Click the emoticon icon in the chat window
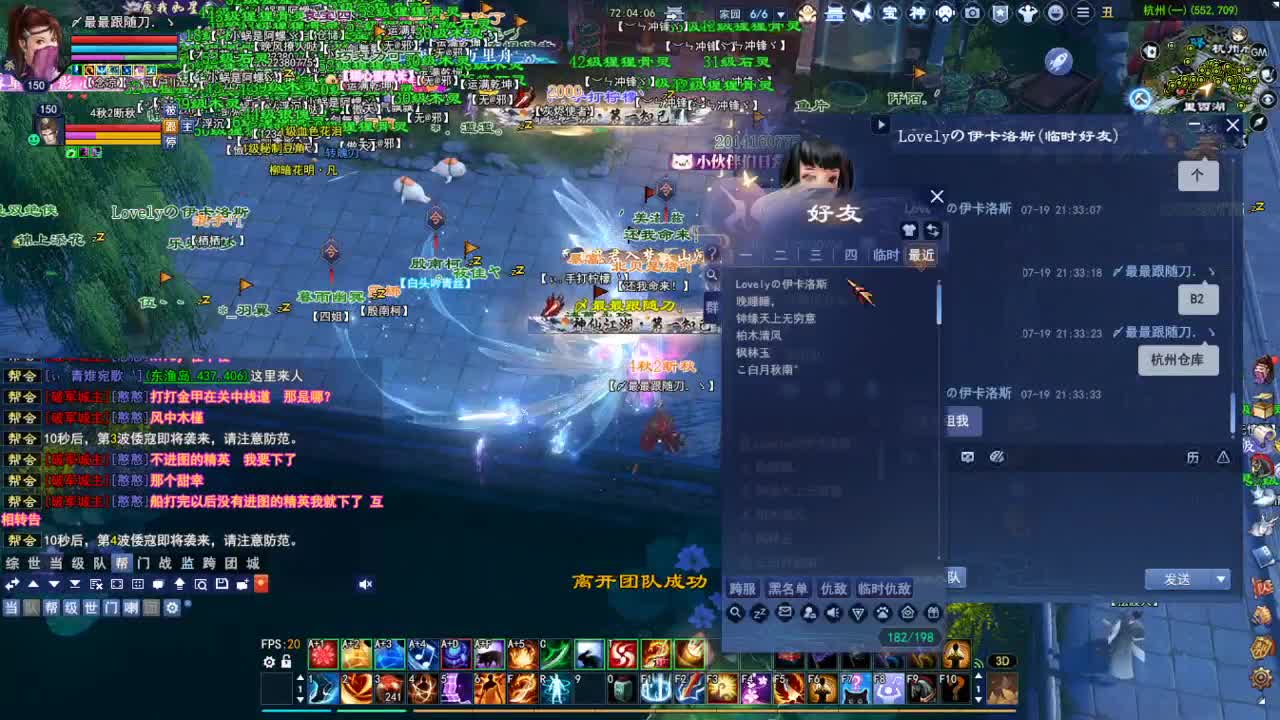 (x=967, y=457)
